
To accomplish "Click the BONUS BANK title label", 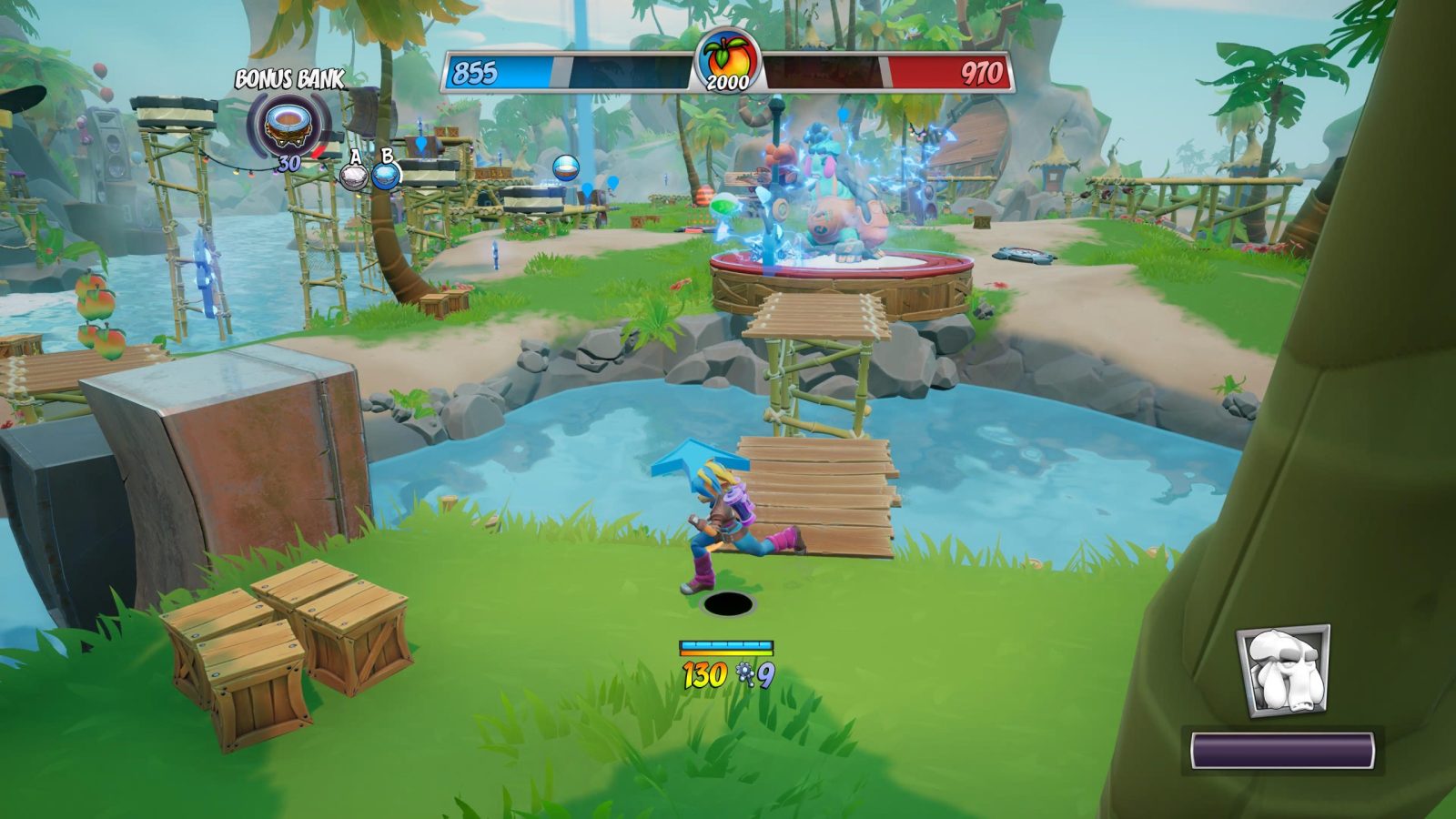I will tap(288, 78).
